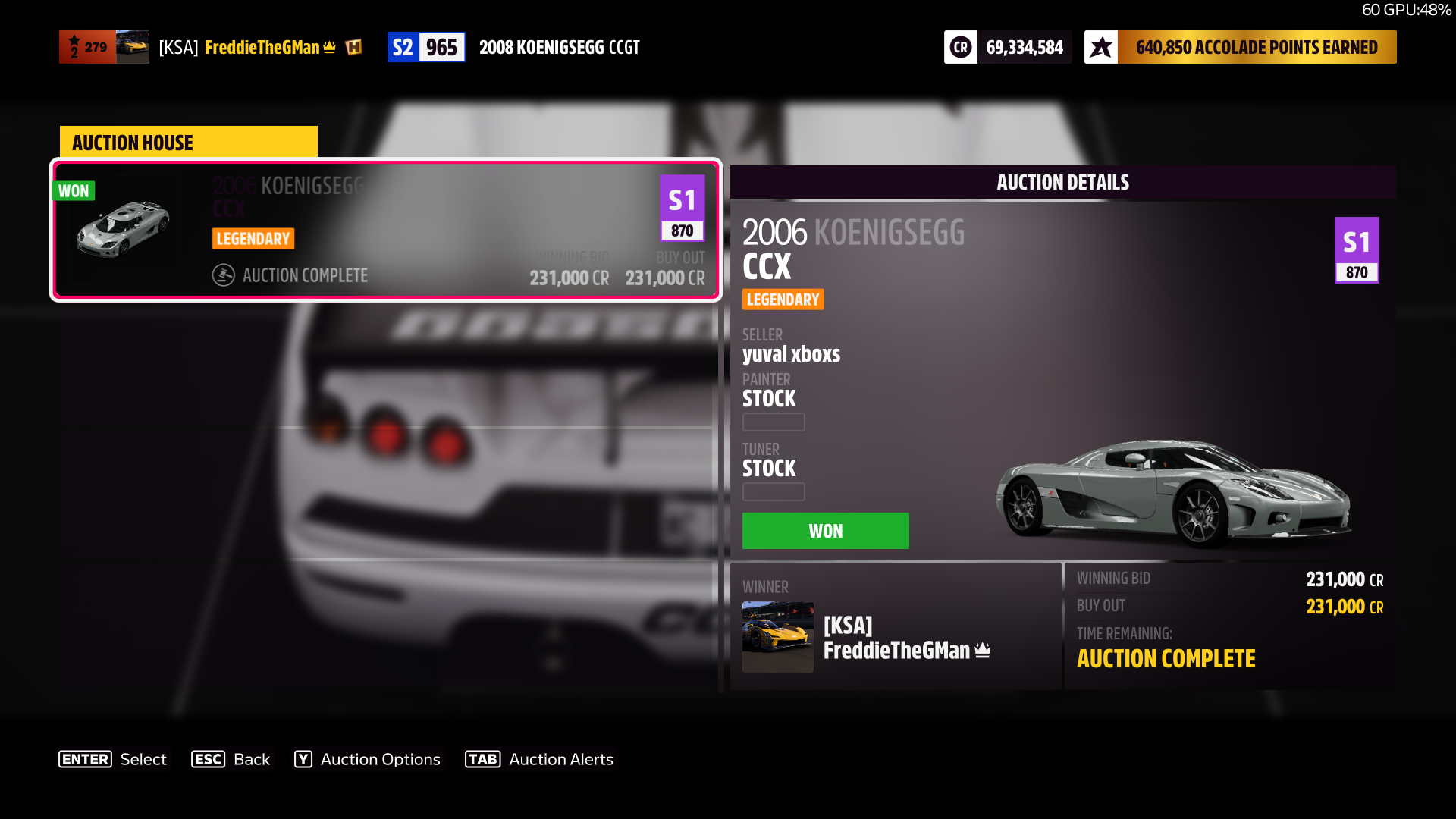Click the green WON status button
This screenshot has height=819, width=1456.
coord(825,531)
